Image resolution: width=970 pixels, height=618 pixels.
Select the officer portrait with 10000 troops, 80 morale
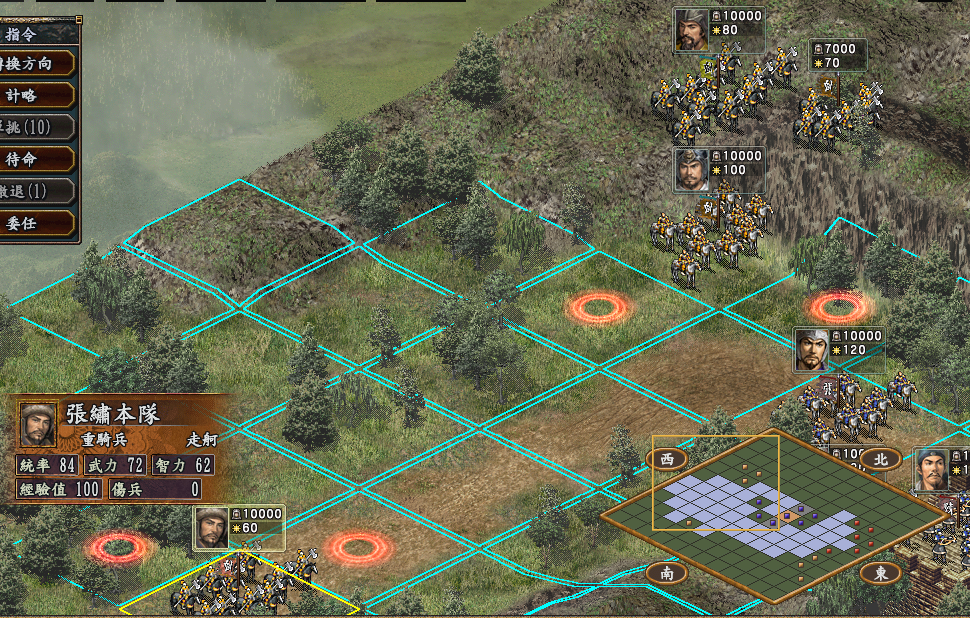[x=691, y=30]
